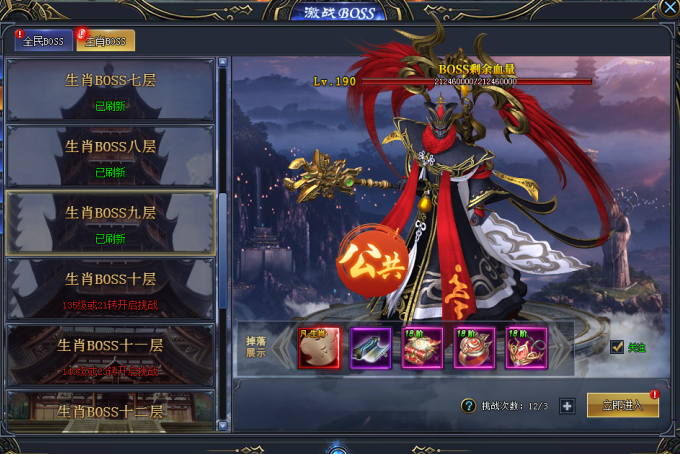Close the 激战BOSS window
This screenshot has height=454, width=680.
(x=668, y=8)
